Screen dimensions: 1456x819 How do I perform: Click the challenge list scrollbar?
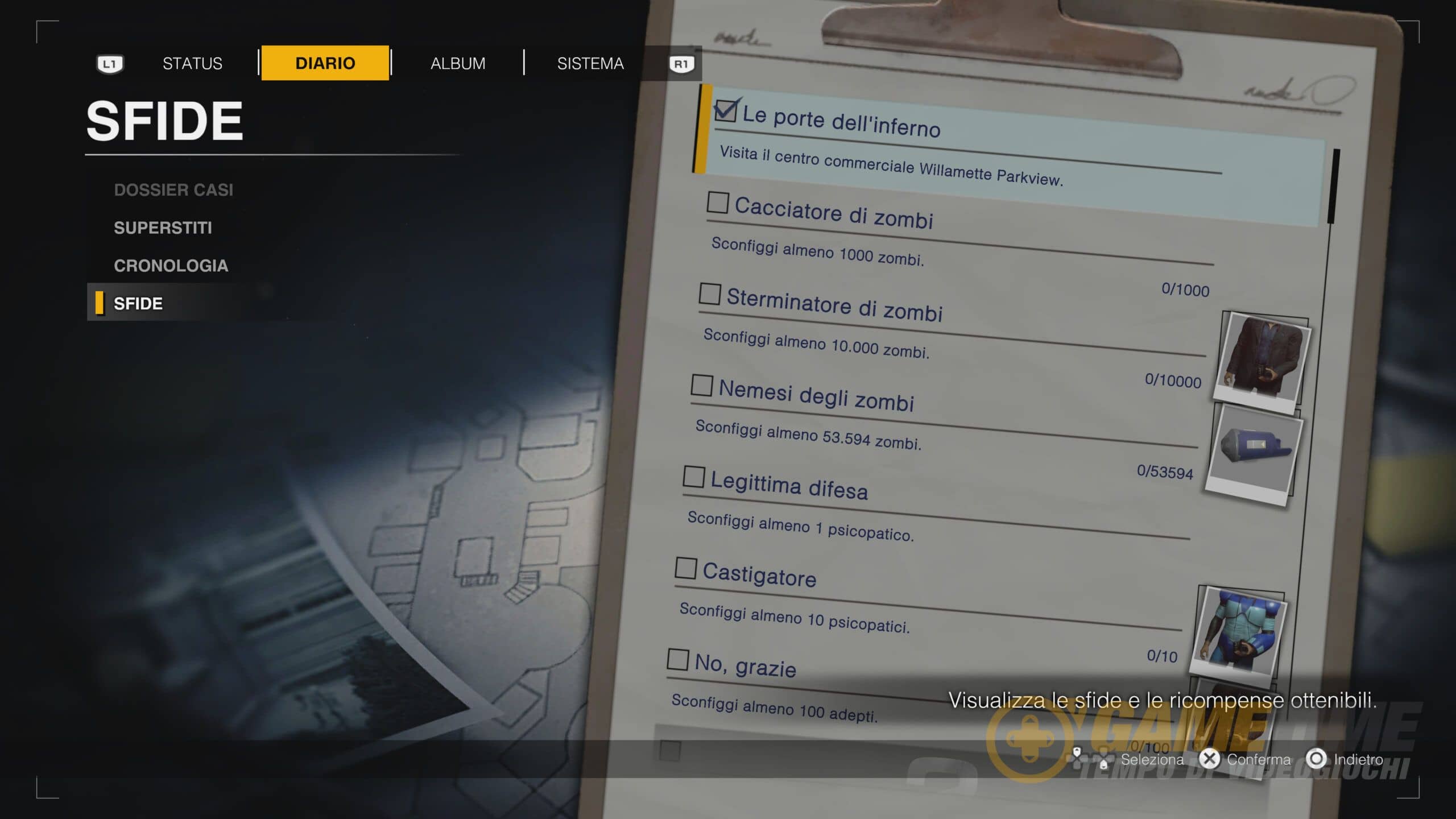tap(1333, 187)
